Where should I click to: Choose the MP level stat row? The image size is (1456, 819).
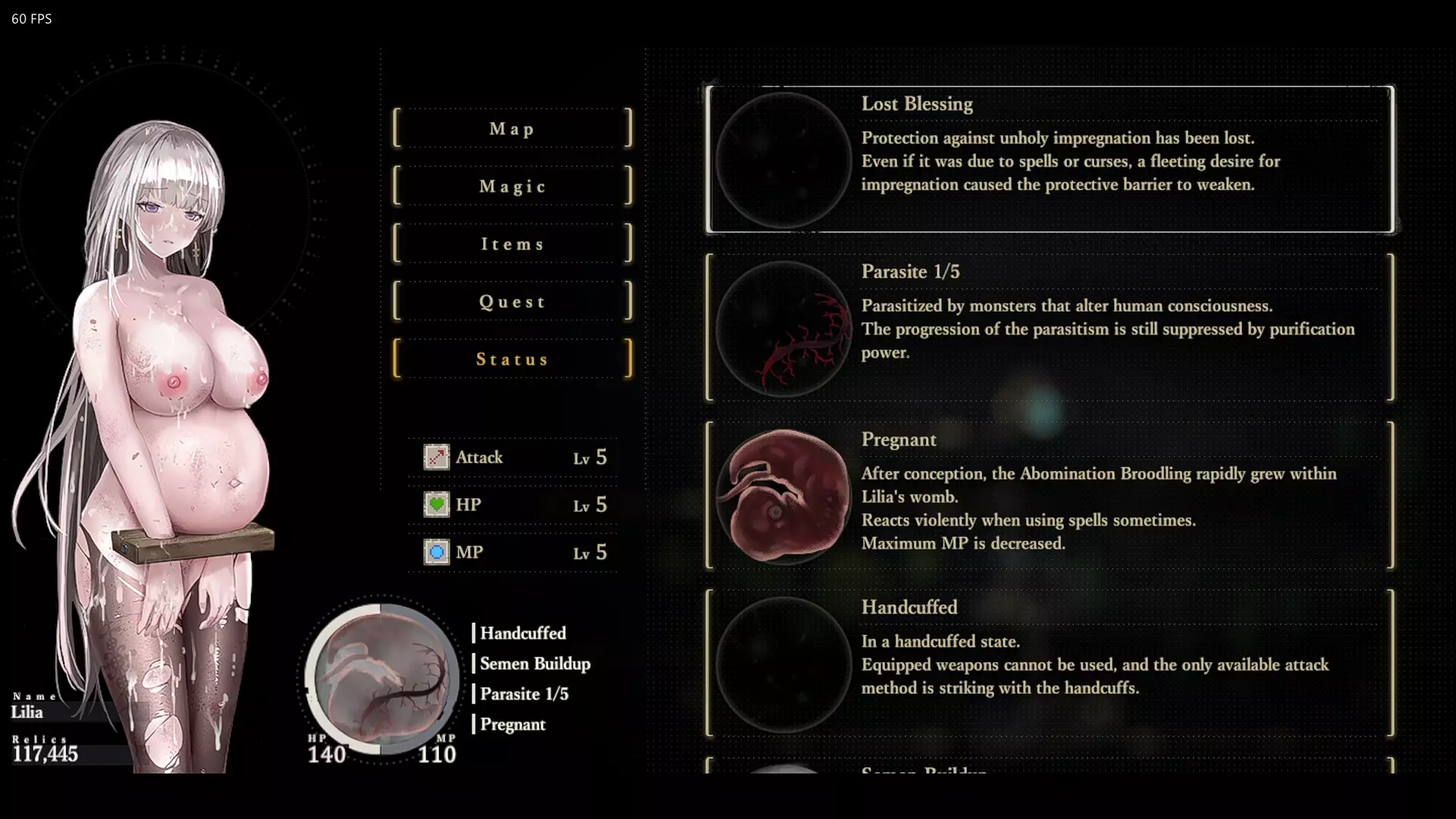pyautogui.click(x=514, y=553)
